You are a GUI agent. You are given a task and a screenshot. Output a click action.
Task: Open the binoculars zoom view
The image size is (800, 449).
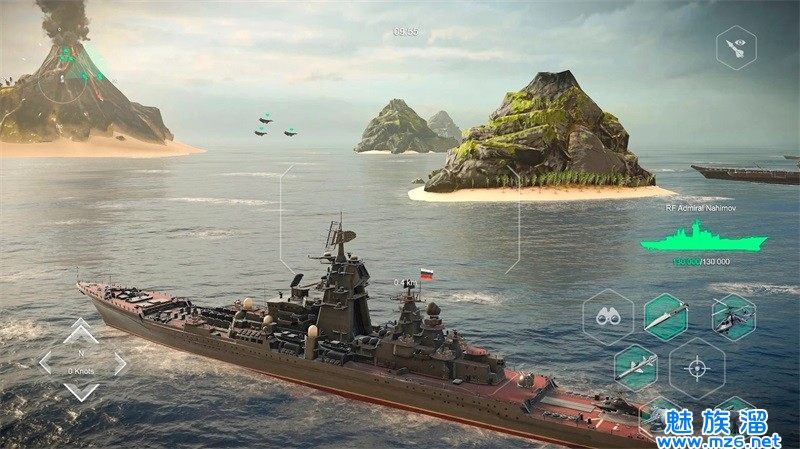coord(608,317)
